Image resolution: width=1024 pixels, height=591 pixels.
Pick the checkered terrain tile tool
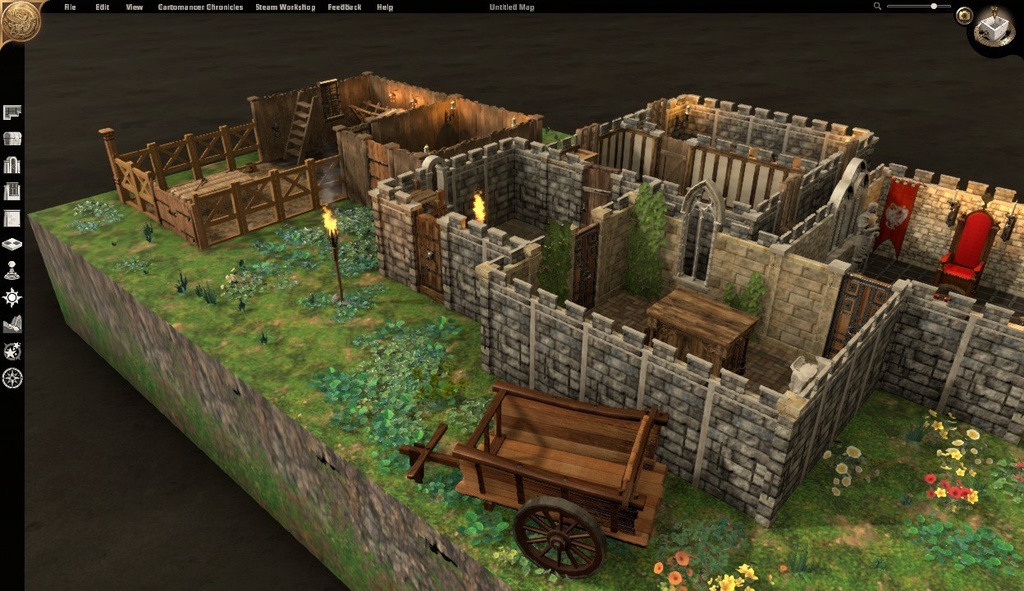pyautogui.click(x=12, y=244)
